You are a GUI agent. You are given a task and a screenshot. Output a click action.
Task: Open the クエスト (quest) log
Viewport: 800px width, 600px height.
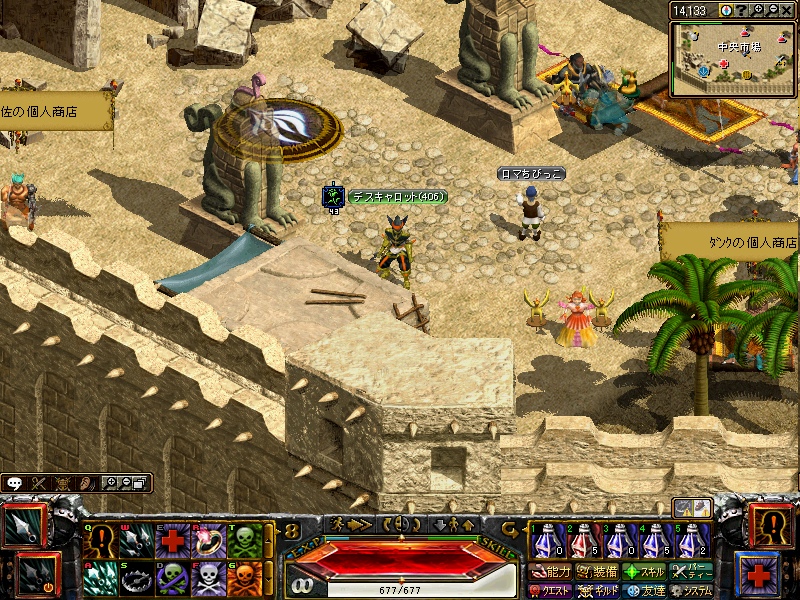click(550, 591)
